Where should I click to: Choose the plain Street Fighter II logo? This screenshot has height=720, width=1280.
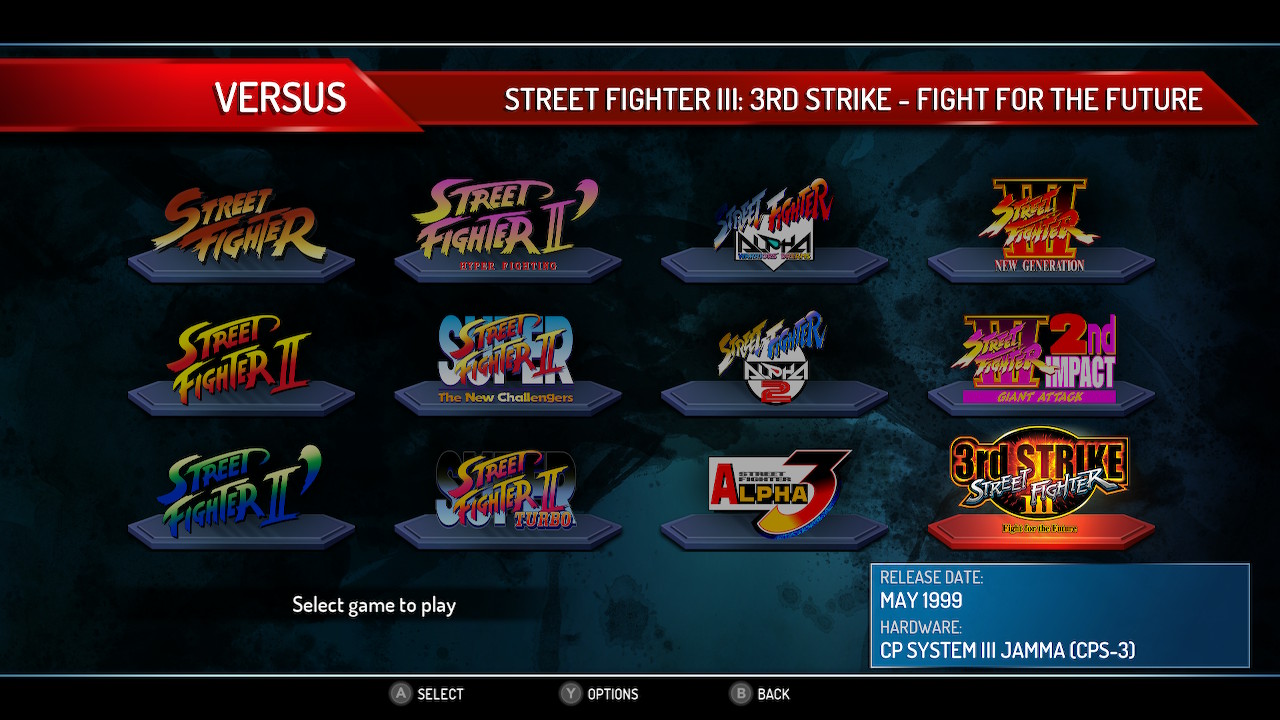(x=241, y=360)
